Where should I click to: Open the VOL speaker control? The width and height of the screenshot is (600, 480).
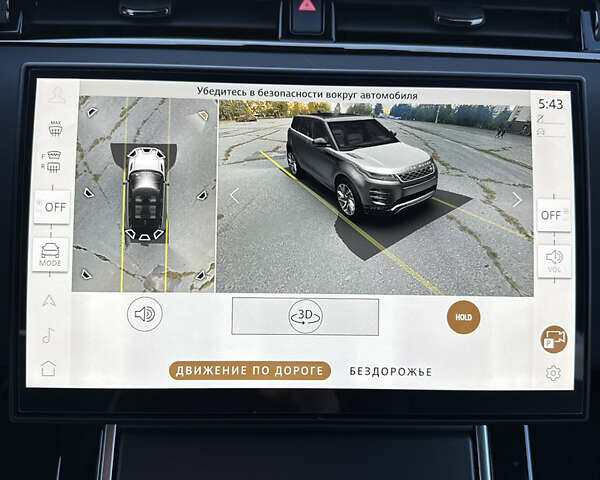(553, 259)
